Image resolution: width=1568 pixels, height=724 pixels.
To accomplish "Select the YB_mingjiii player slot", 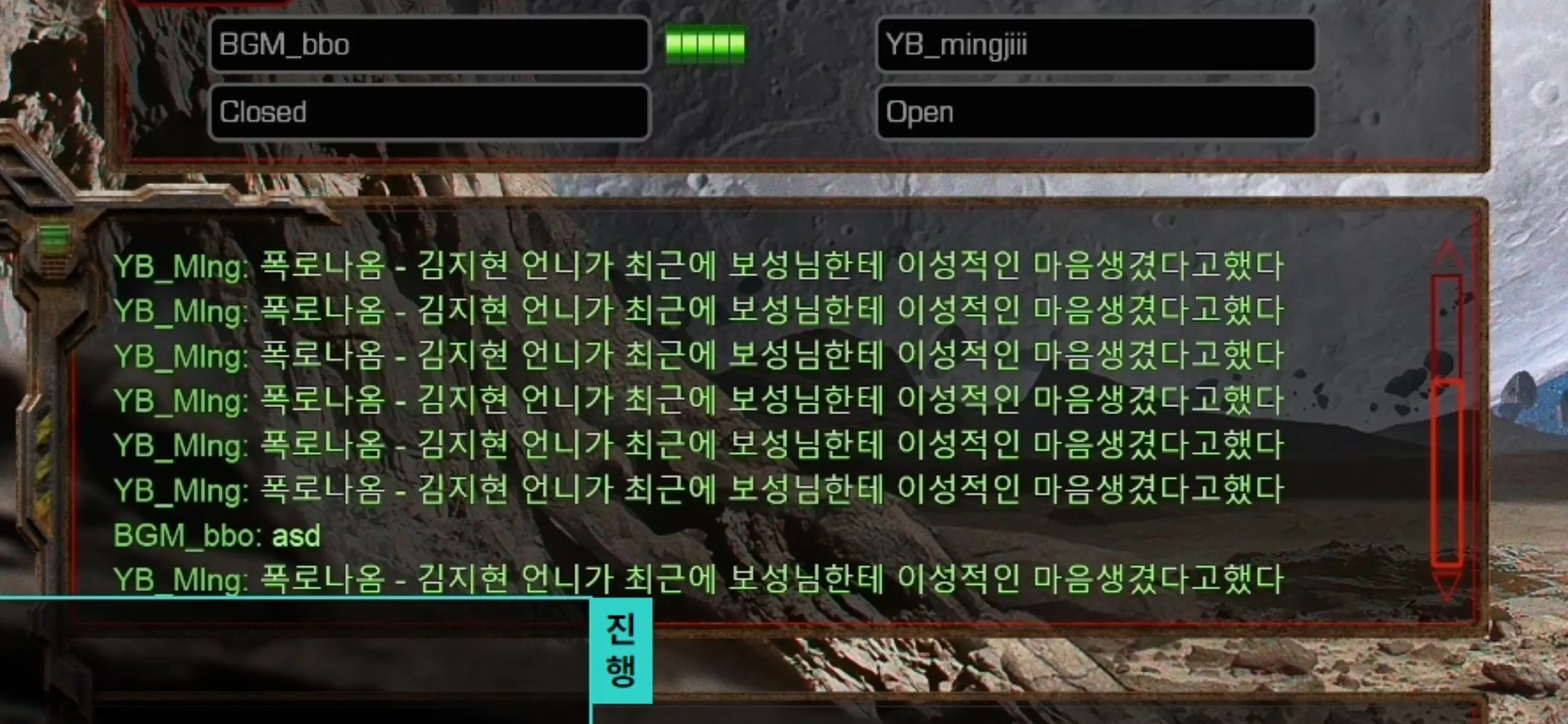I will click(1096, 44).
